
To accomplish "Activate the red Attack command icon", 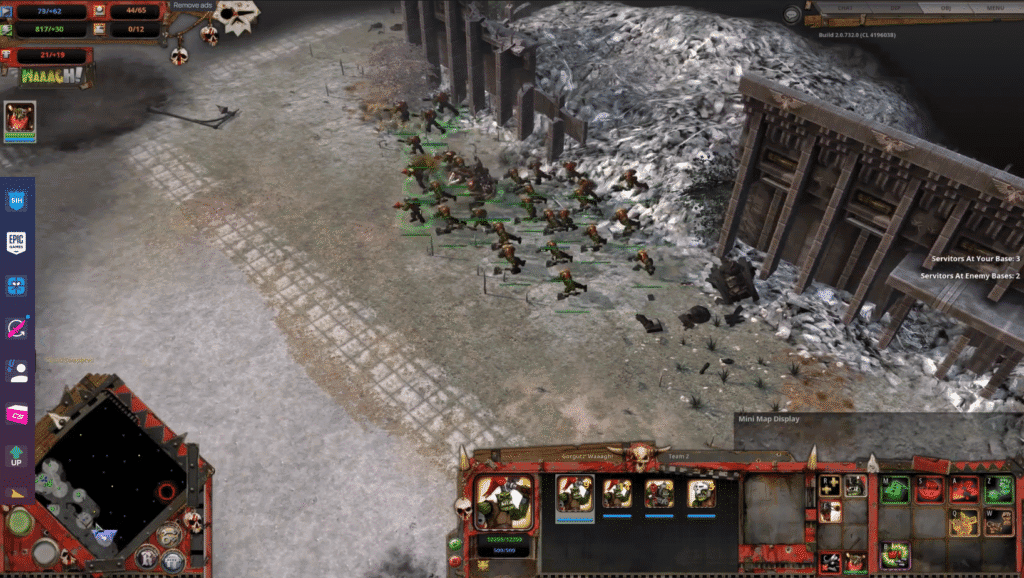I will [x=964, y=490].
